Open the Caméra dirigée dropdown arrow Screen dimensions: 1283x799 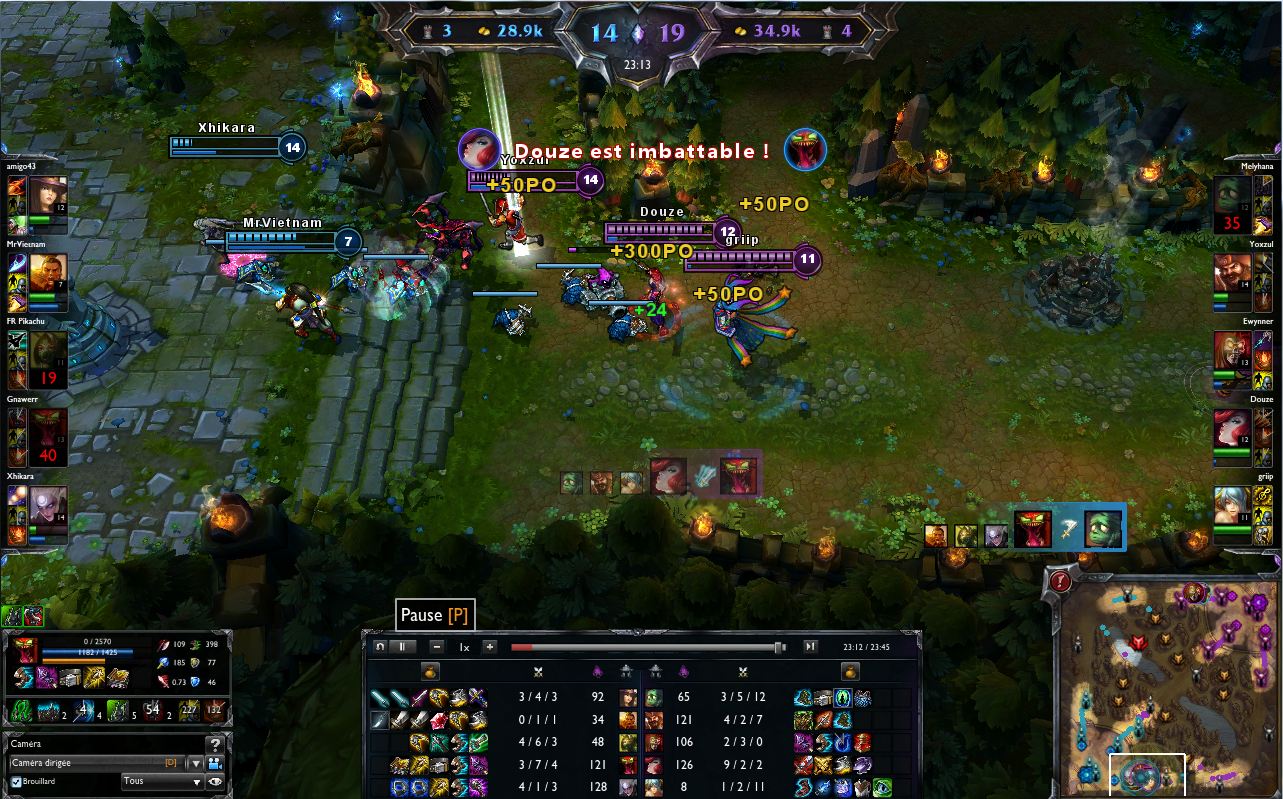point(194,763)
